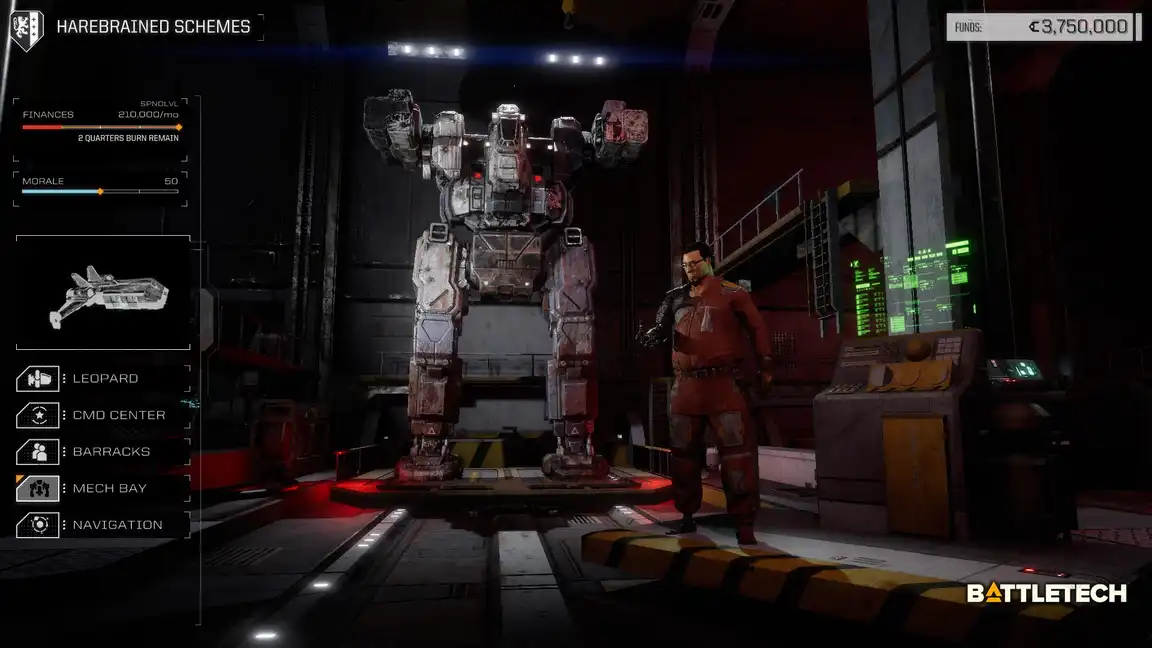View the Morale status panel

coord(101,187)
